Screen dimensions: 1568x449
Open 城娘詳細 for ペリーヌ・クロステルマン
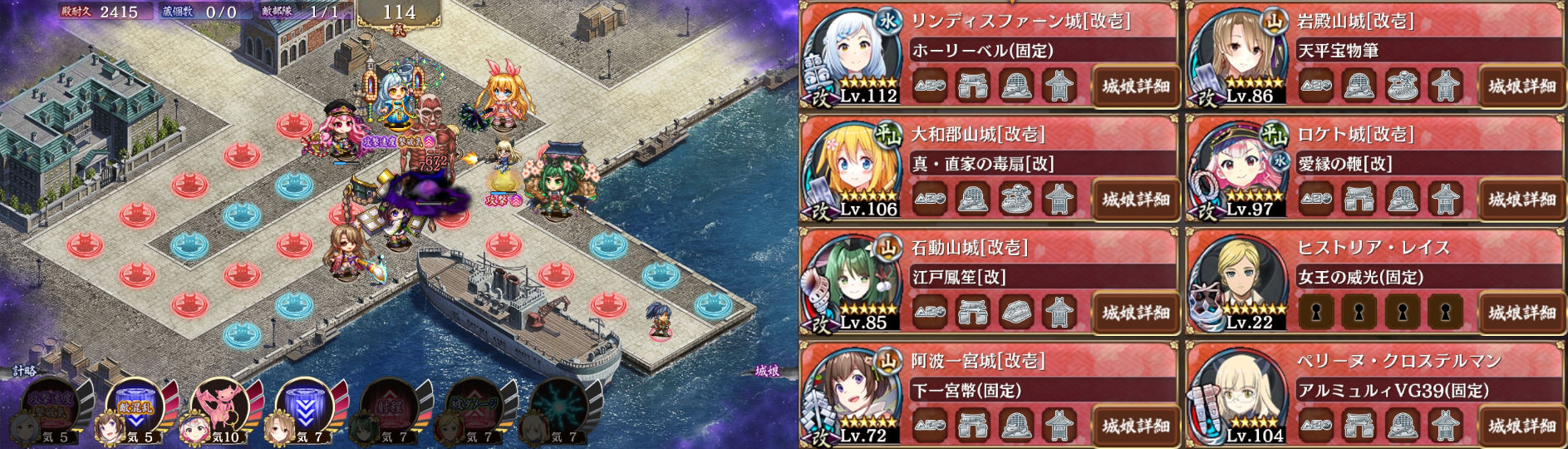point(1521,426)
